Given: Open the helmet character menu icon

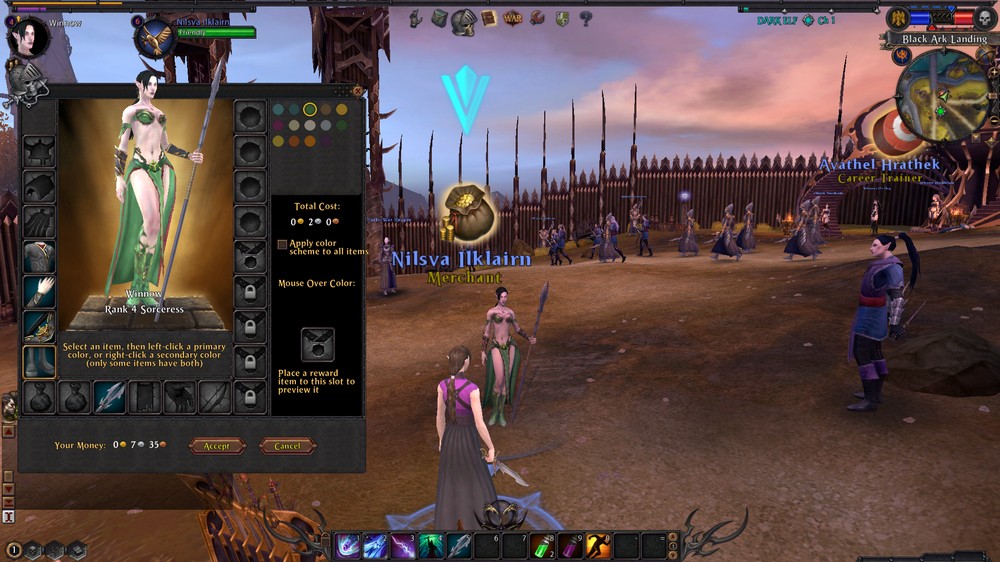Looking at the screenshot, I should pyautogui.click(x=463, y=20).
